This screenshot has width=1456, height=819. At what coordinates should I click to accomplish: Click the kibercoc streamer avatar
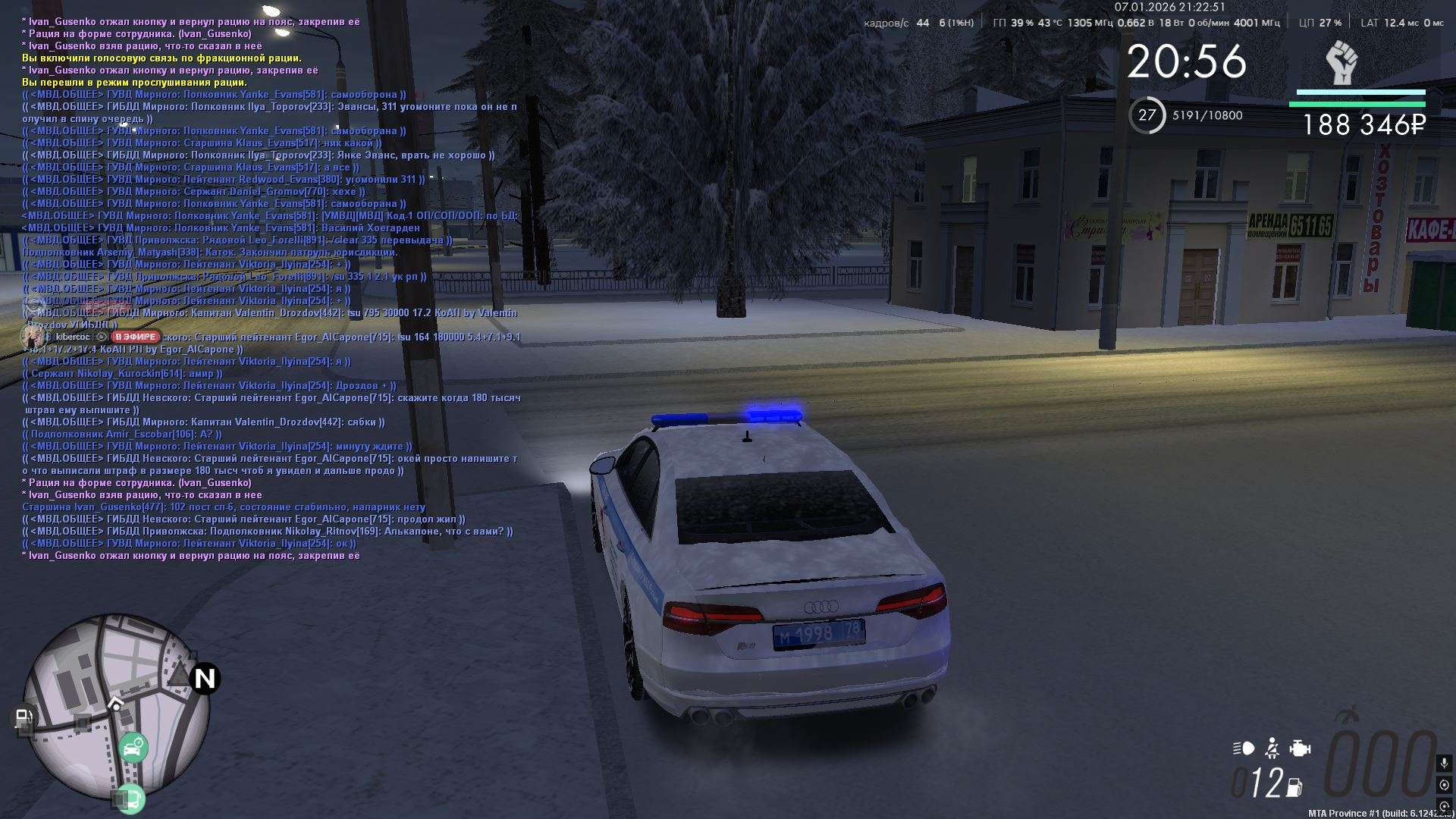pos(33,336)
